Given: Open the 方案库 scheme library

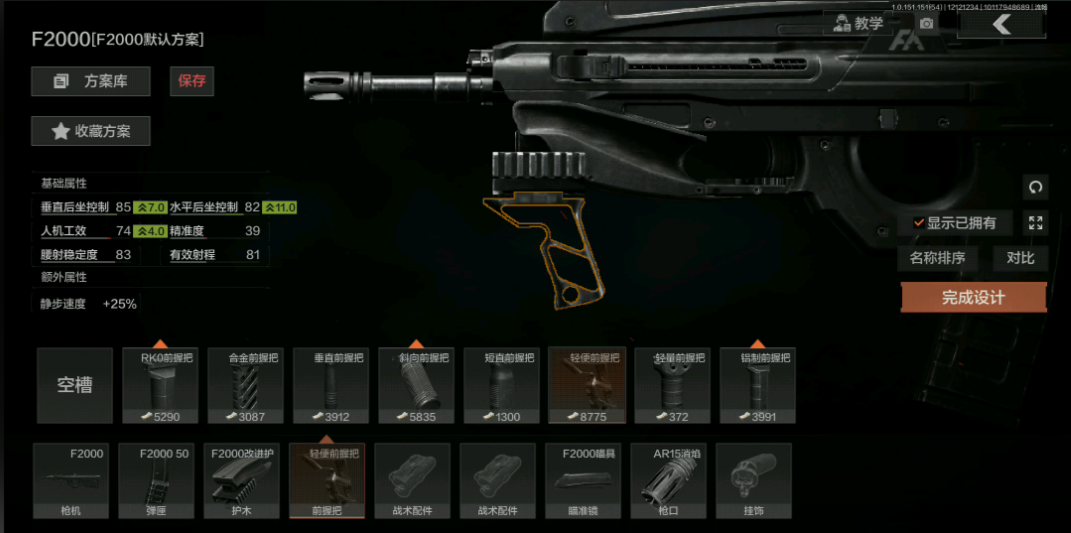Looking at the screenshot, I should tap(91, 81).
